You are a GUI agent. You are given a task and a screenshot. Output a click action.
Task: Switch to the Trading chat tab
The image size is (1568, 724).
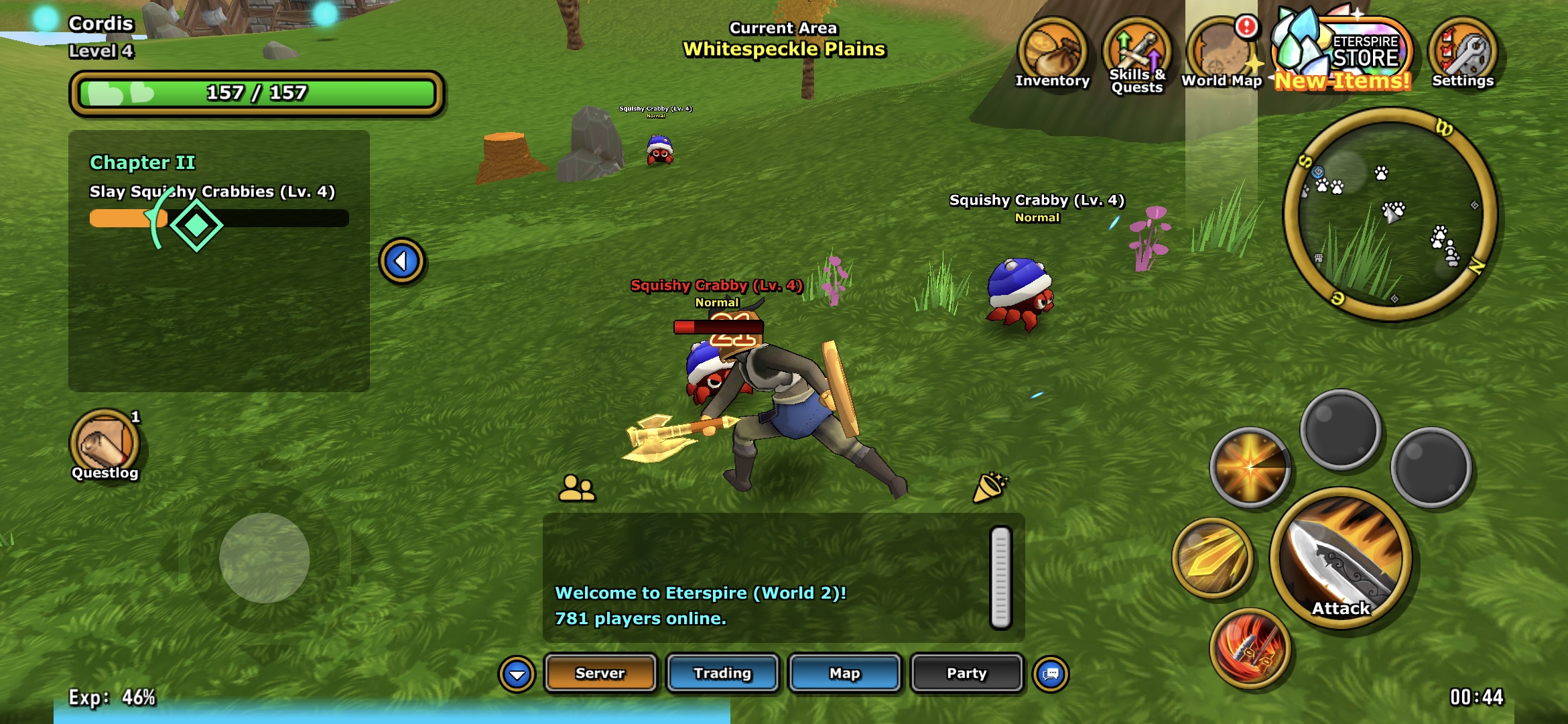(x=722, y=673)
